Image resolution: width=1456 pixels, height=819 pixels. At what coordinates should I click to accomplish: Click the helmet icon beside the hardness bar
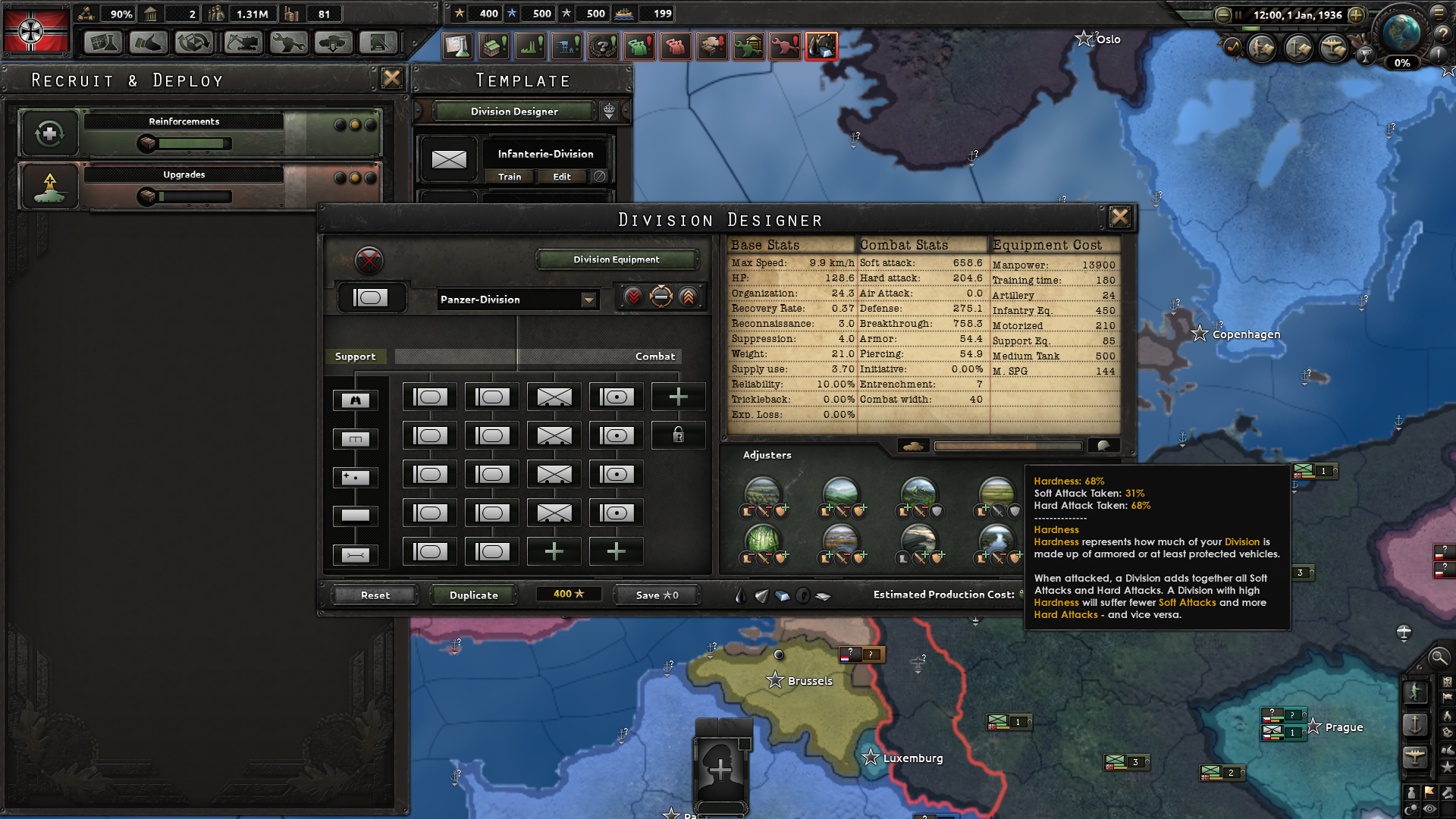pos(1104,446)
